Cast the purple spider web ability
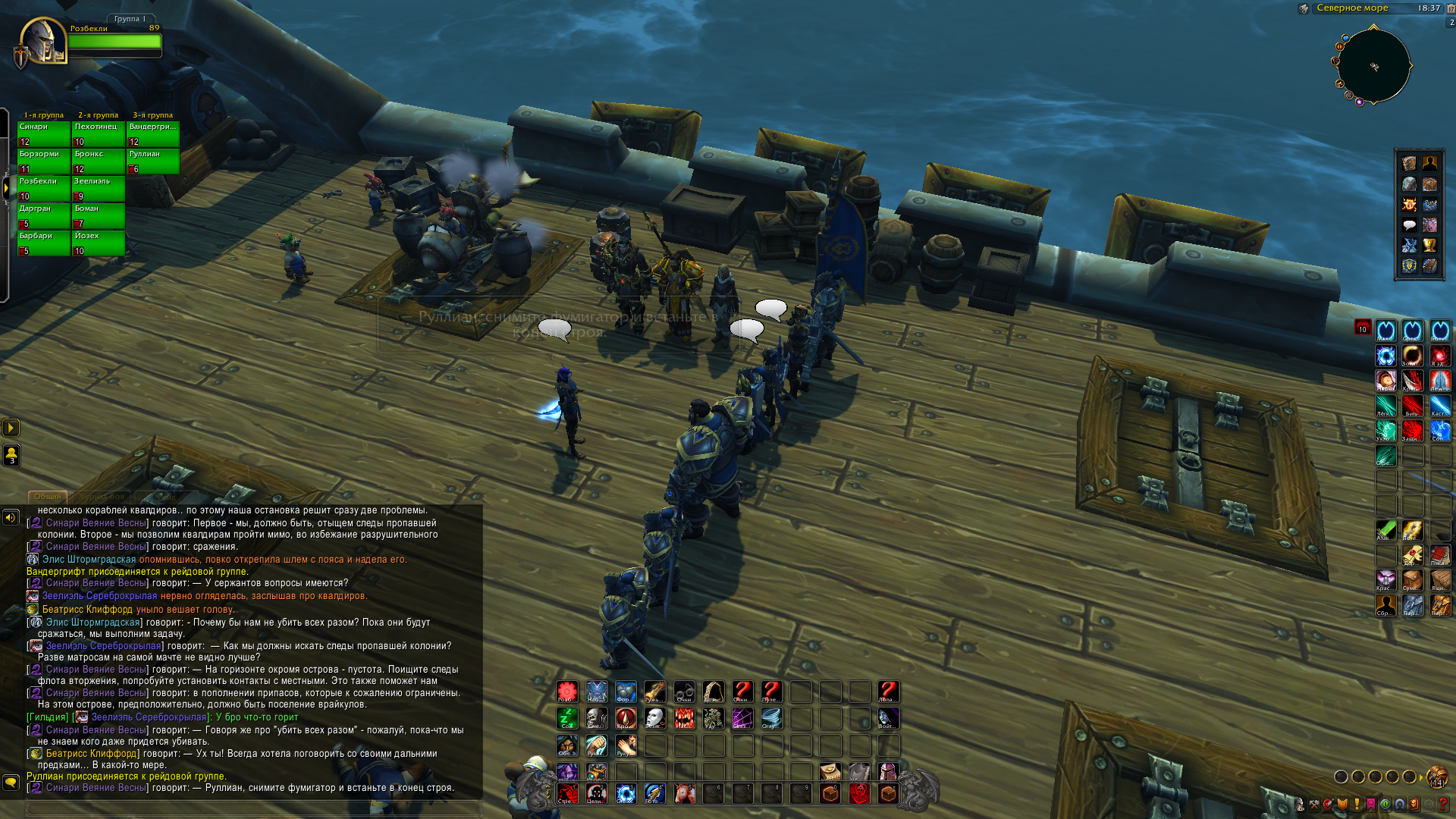The height and width of the screenshot is (819, 1456). coord(742,718)
